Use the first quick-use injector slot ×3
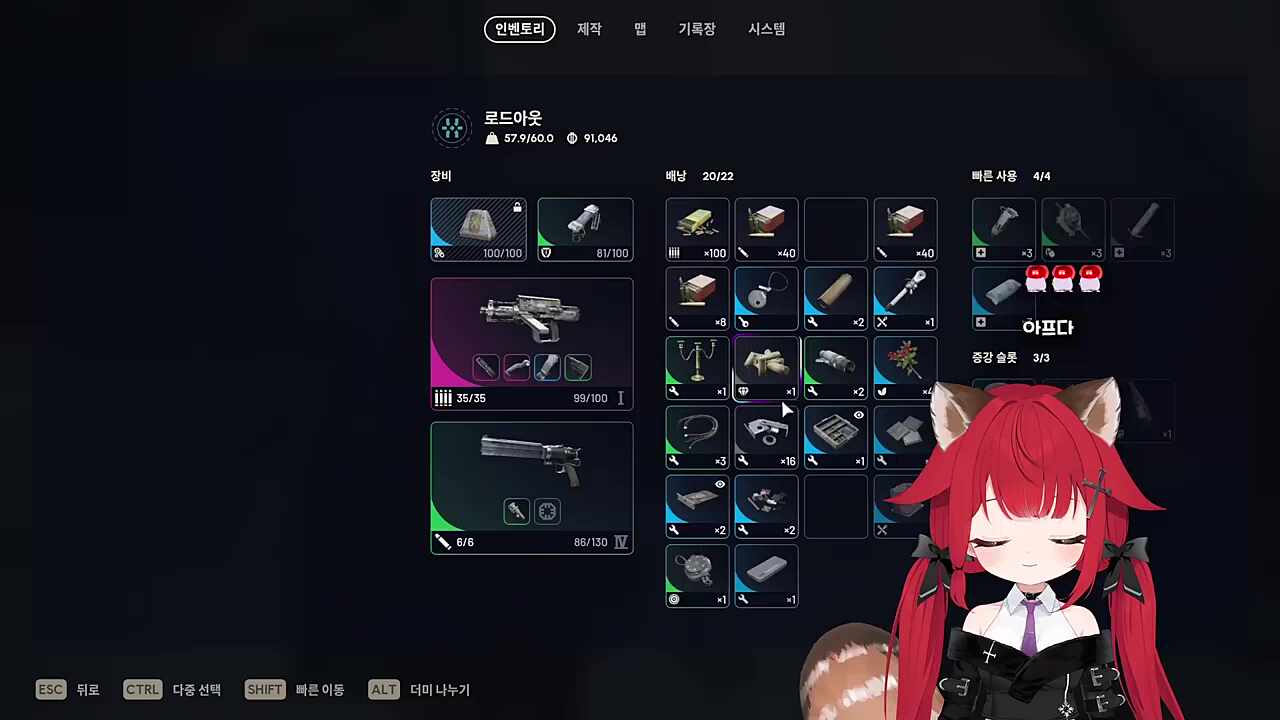1280x720 pixels. [x=1004, y=229]
